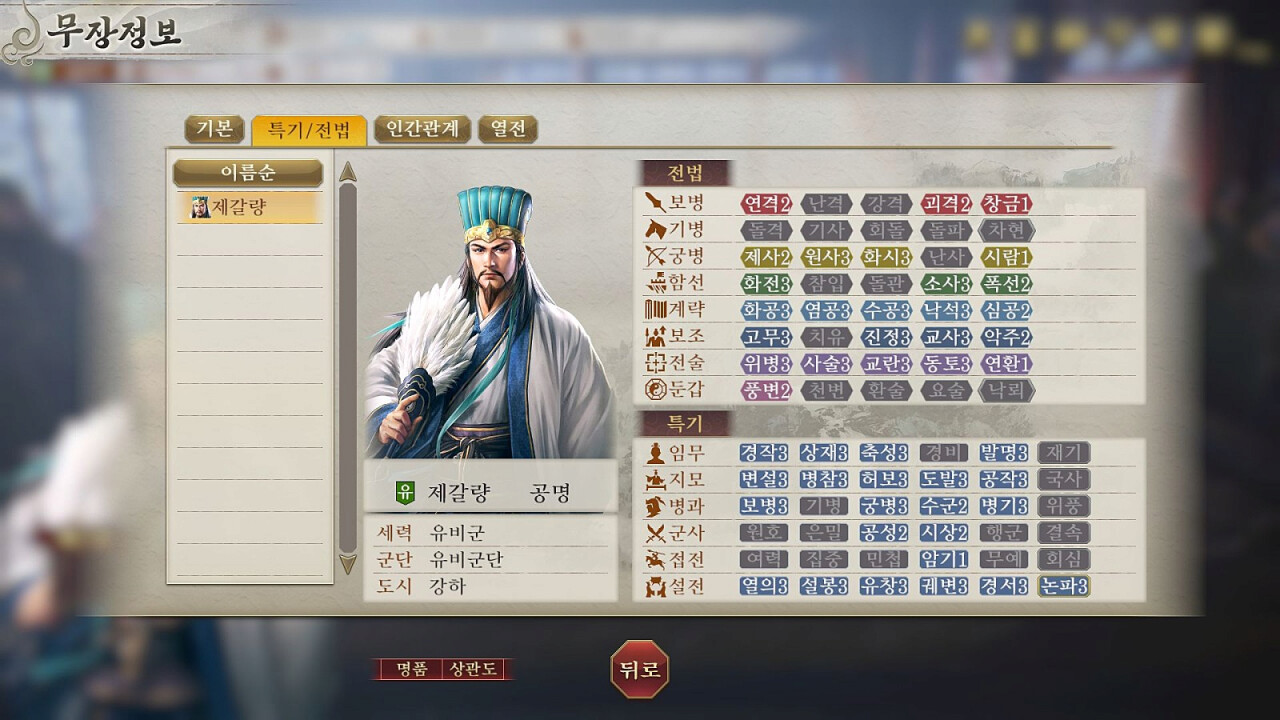This screenshot has width=1280, height=720.
Task: Select the 연격2 infantry tactic
Action: point(766,204)
